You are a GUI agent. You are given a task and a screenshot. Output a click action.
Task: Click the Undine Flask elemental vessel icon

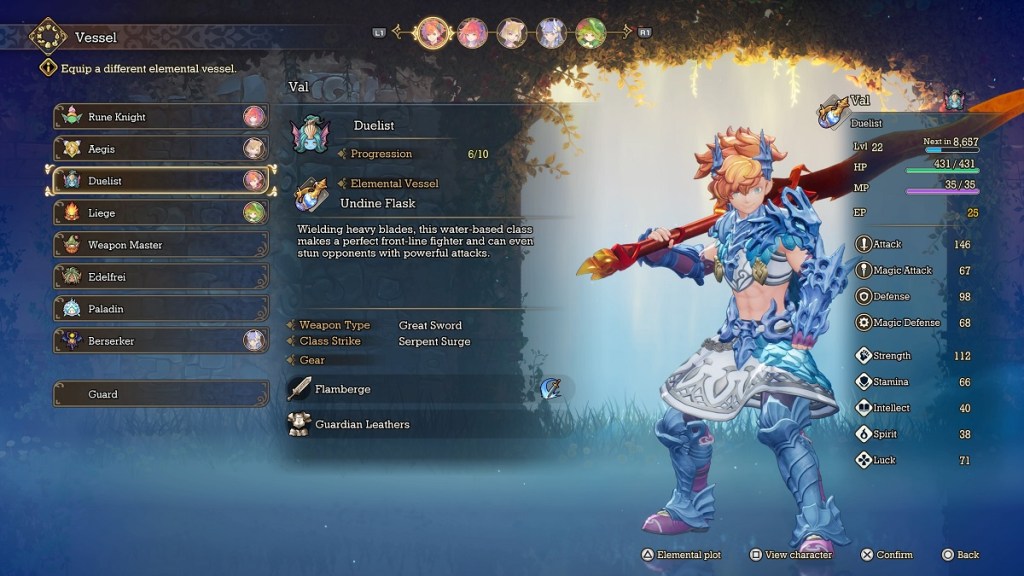click(311, 195)
